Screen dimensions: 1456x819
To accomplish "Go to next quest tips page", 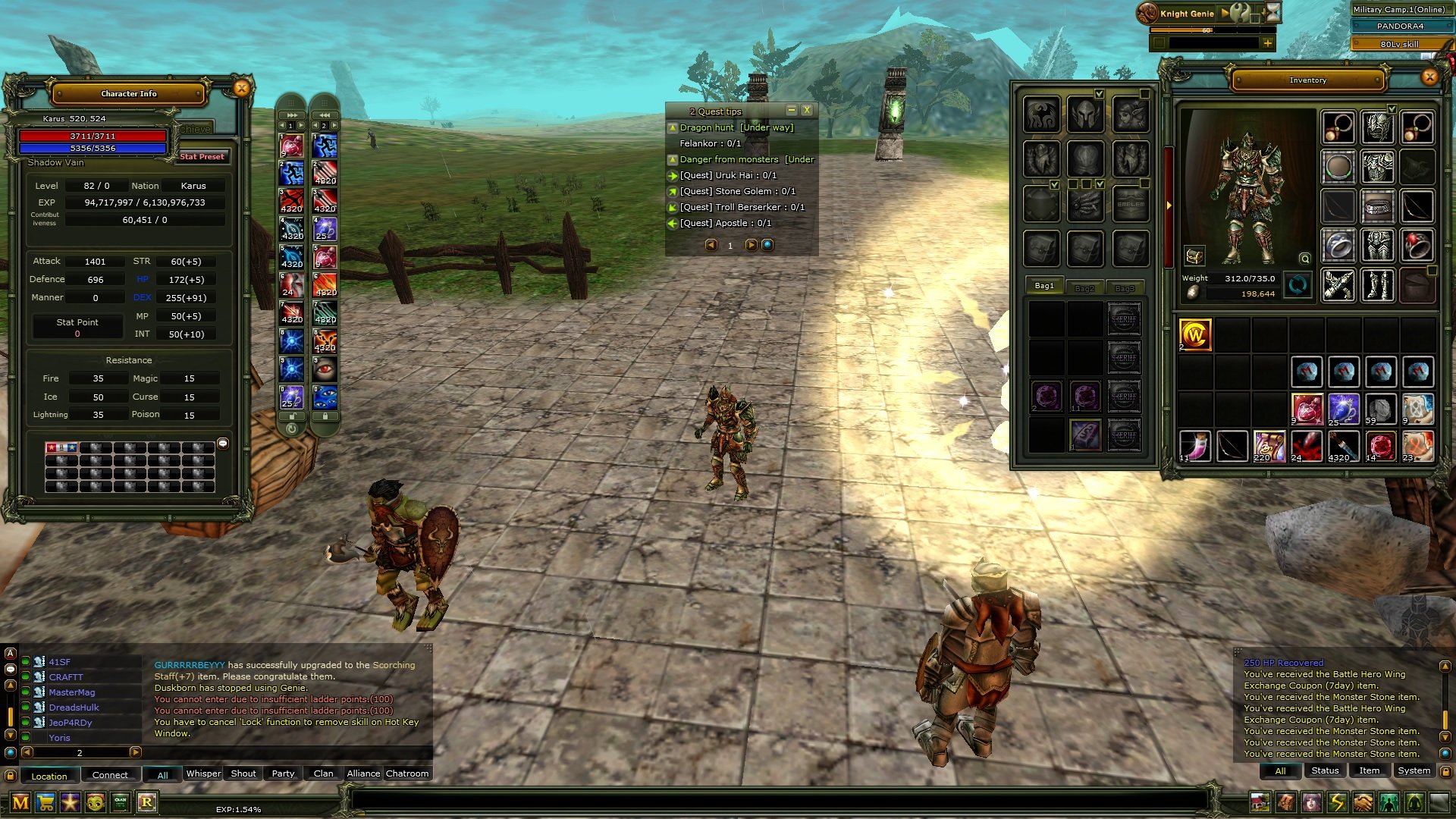I will tap(751, 245).
